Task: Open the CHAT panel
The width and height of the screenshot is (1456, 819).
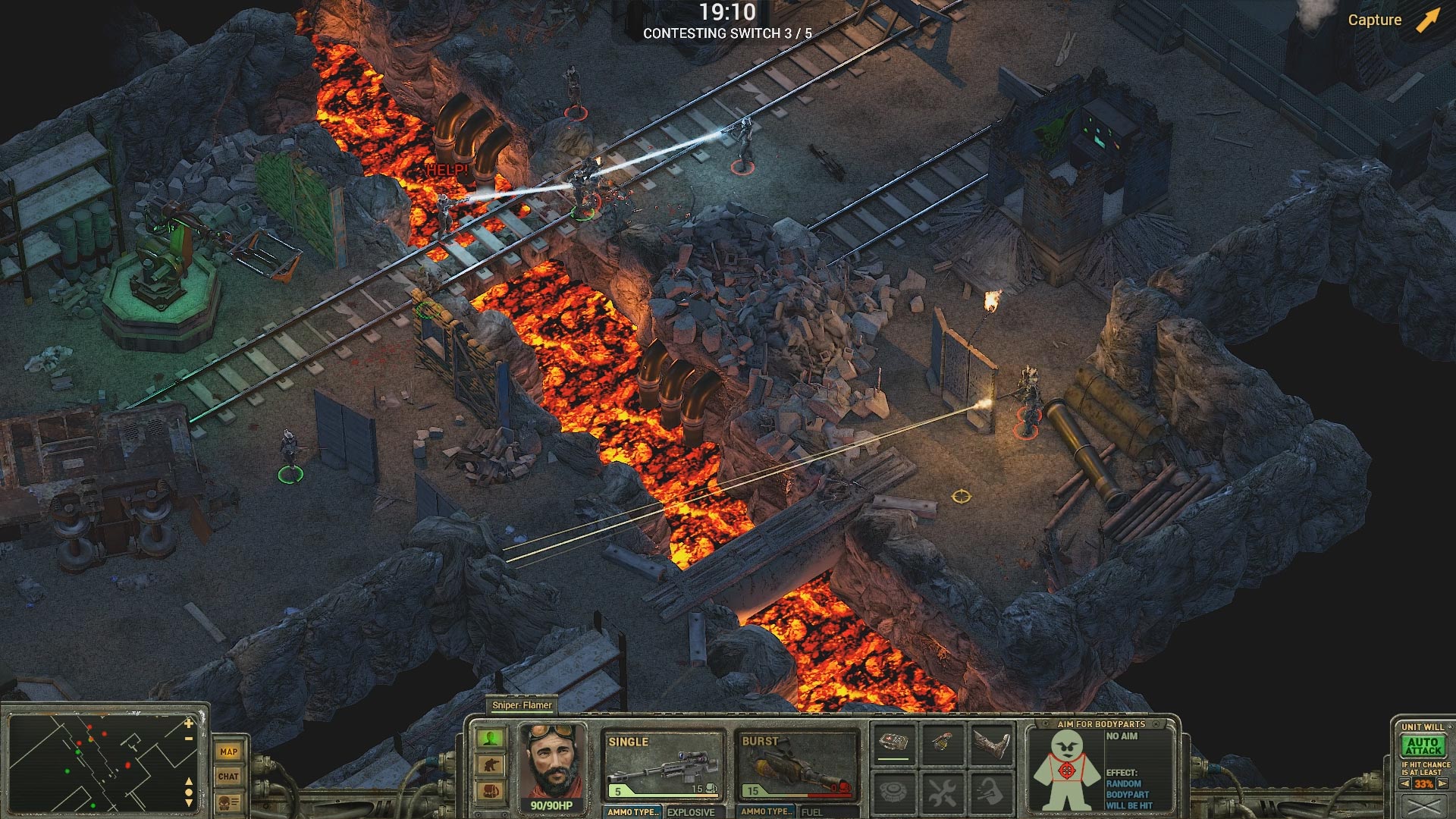Action: 228,776
